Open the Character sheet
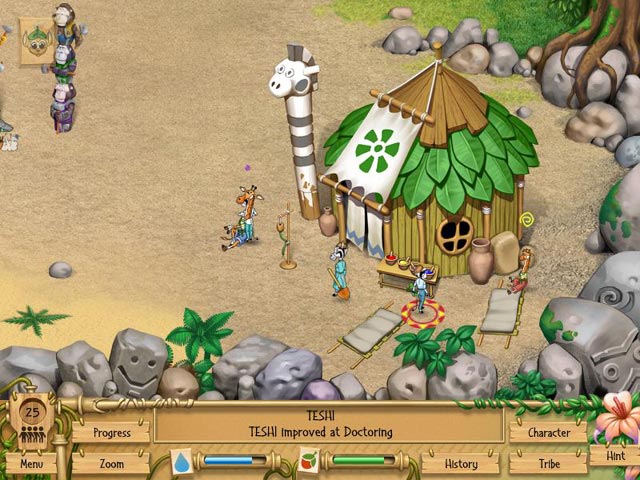640x480 pixels. tap(548, 433)
